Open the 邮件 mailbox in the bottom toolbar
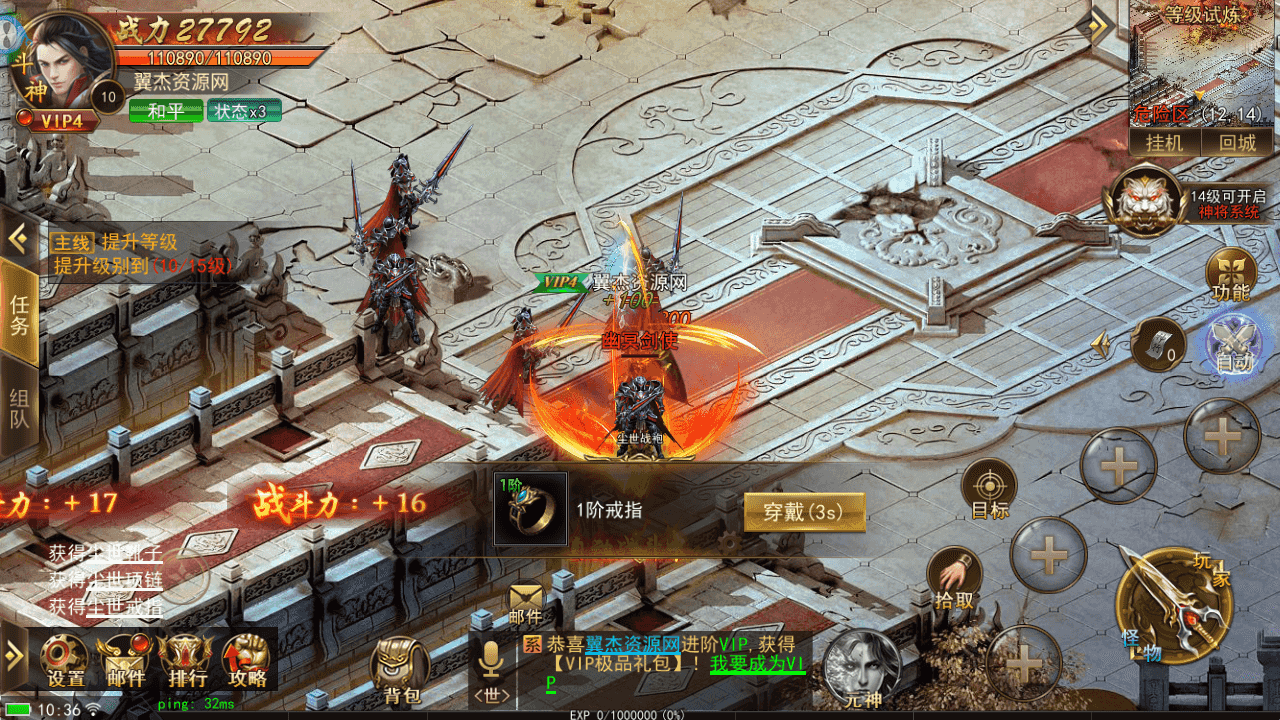 [x=122, y=661]
